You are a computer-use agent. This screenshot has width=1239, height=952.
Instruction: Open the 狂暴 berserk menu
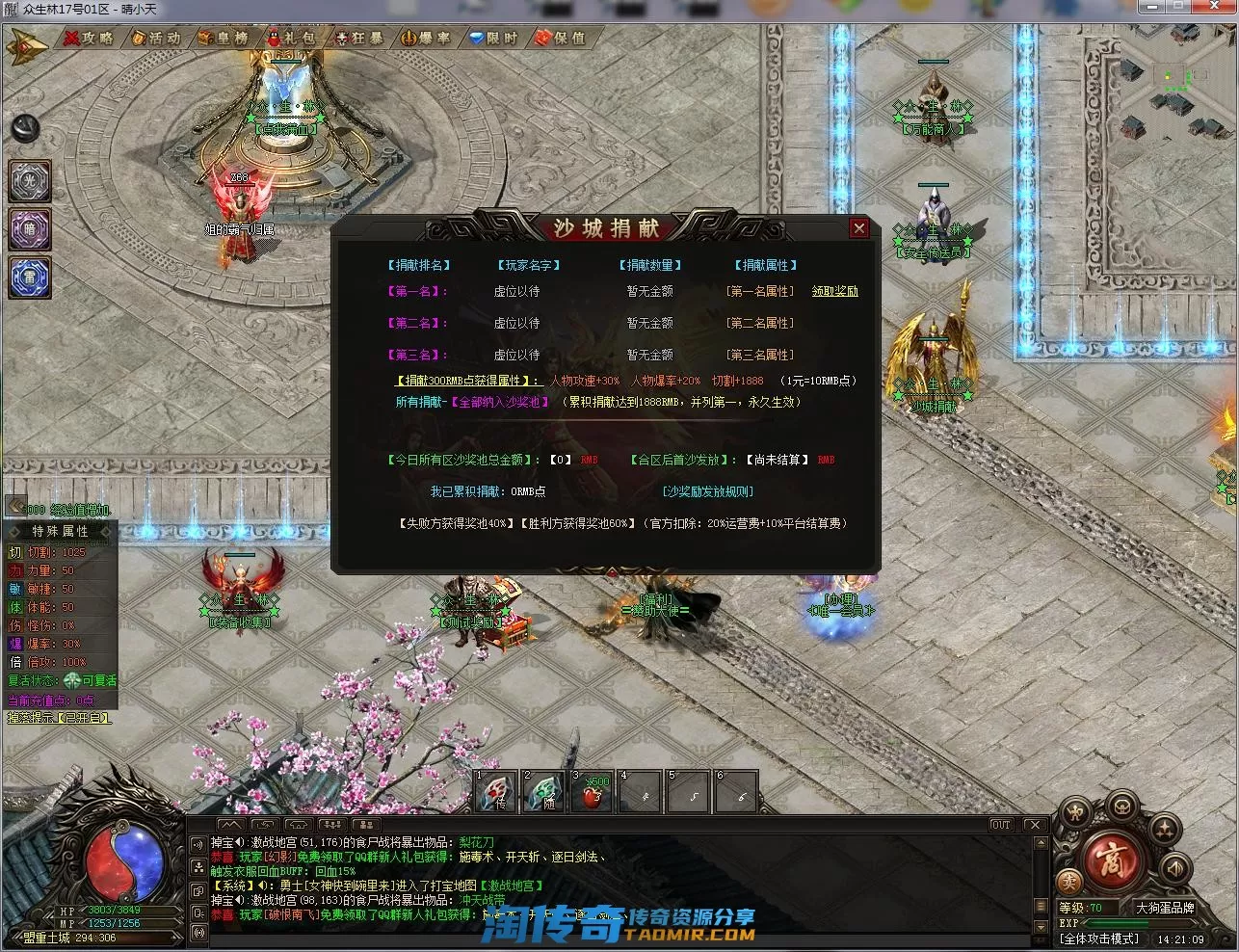358,38
